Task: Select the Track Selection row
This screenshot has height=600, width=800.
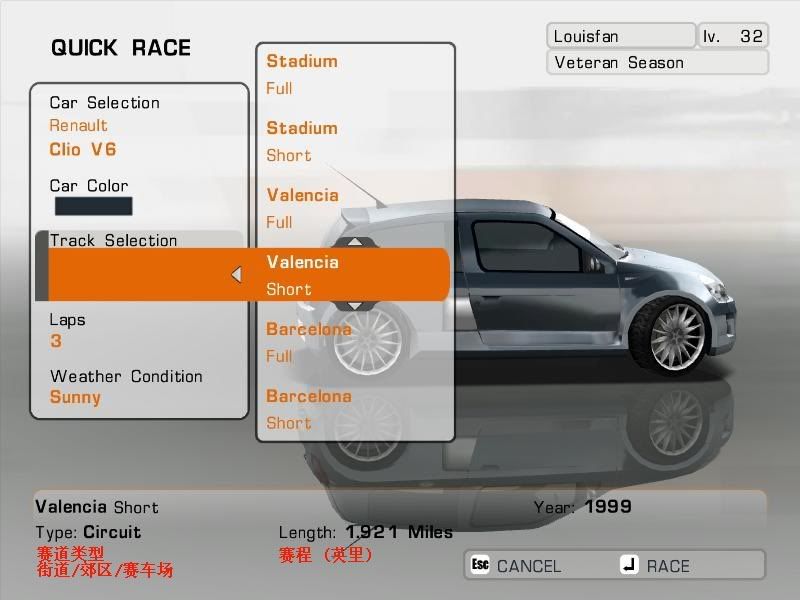Action: 138,241
